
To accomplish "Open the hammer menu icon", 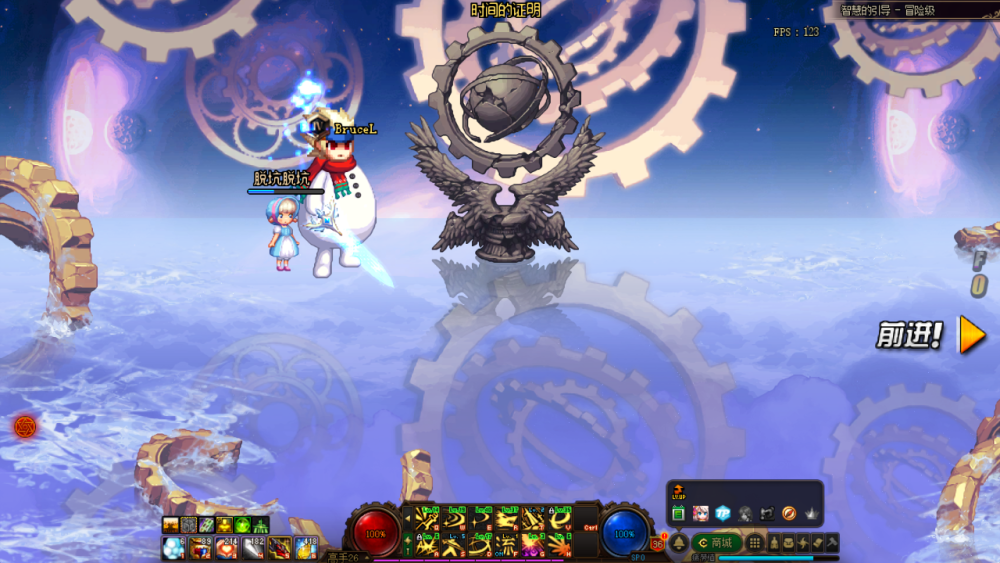I will (831, 543).
